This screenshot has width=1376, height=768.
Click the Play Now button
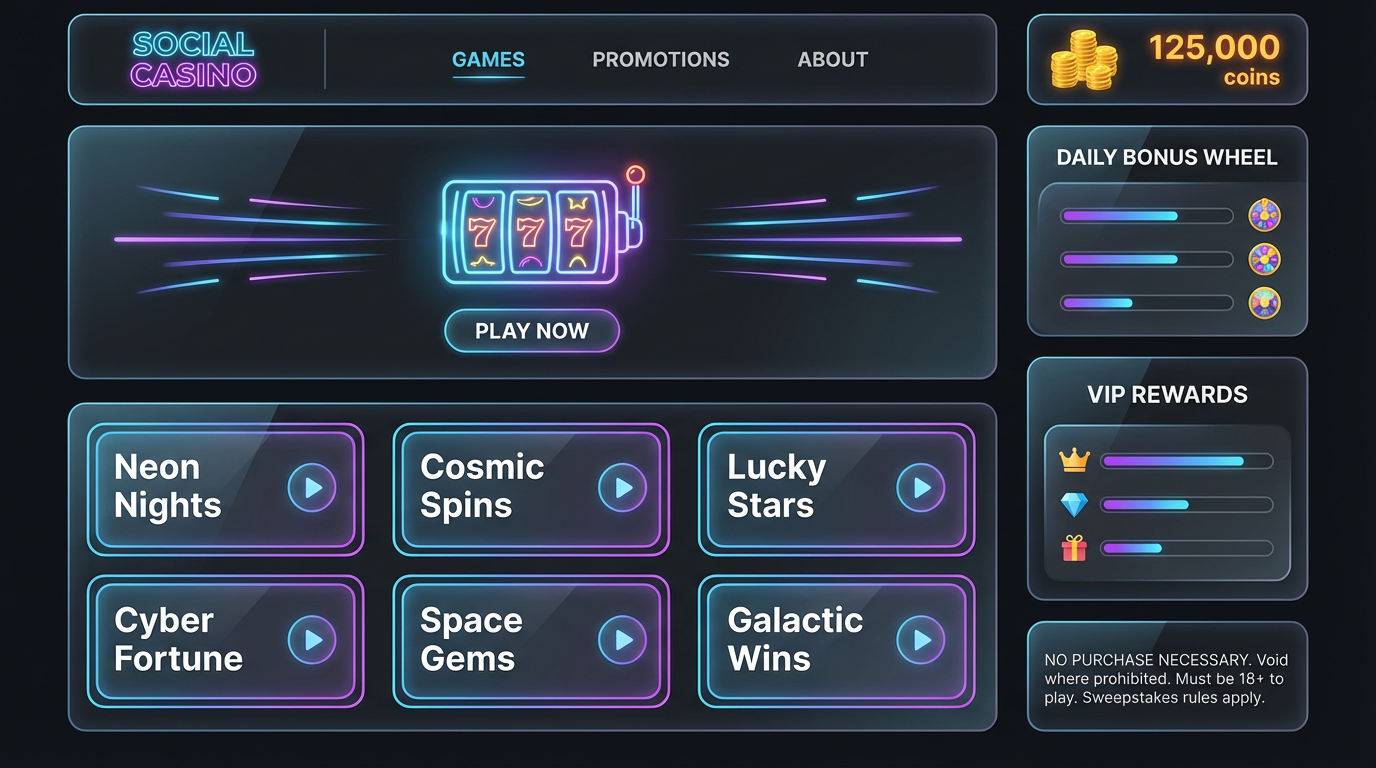[532, 331]
